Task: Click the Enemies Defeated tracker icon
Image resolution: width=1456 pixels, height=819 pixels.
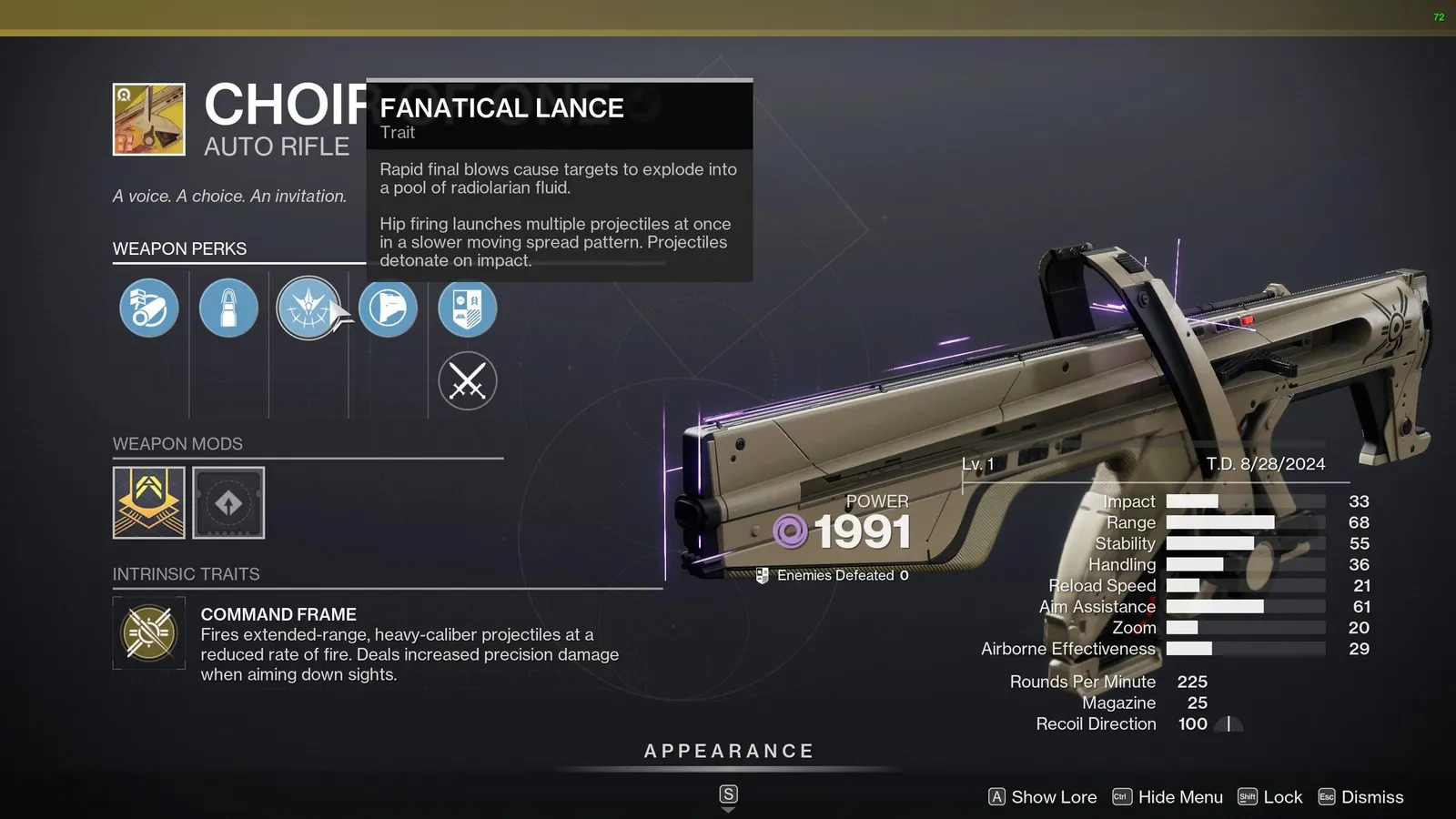Action: pos(762,574)
